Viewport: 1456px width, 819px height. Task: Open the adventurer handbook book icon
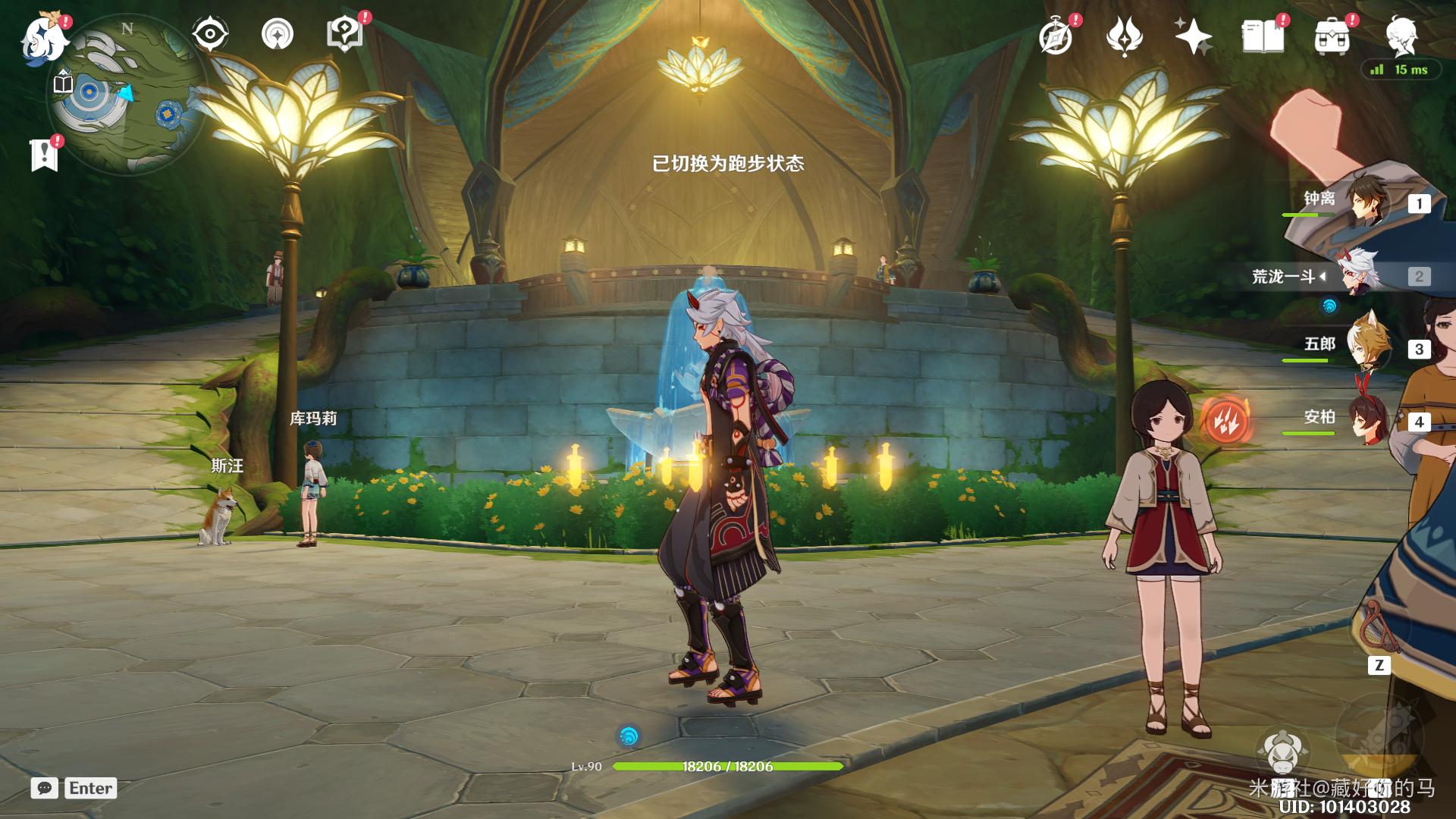coord(1263,36)
